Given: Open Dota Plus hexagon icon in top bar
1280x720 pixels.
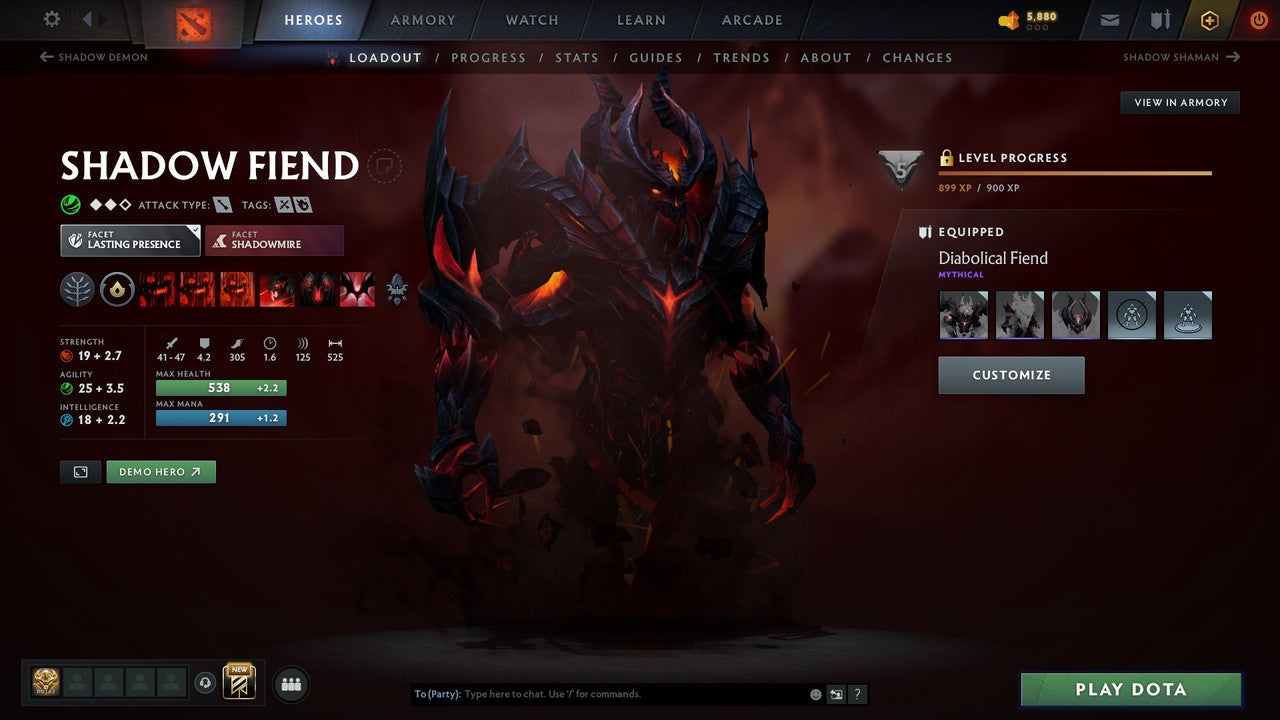Looking at the screenshot, I should coord(1209,19).
